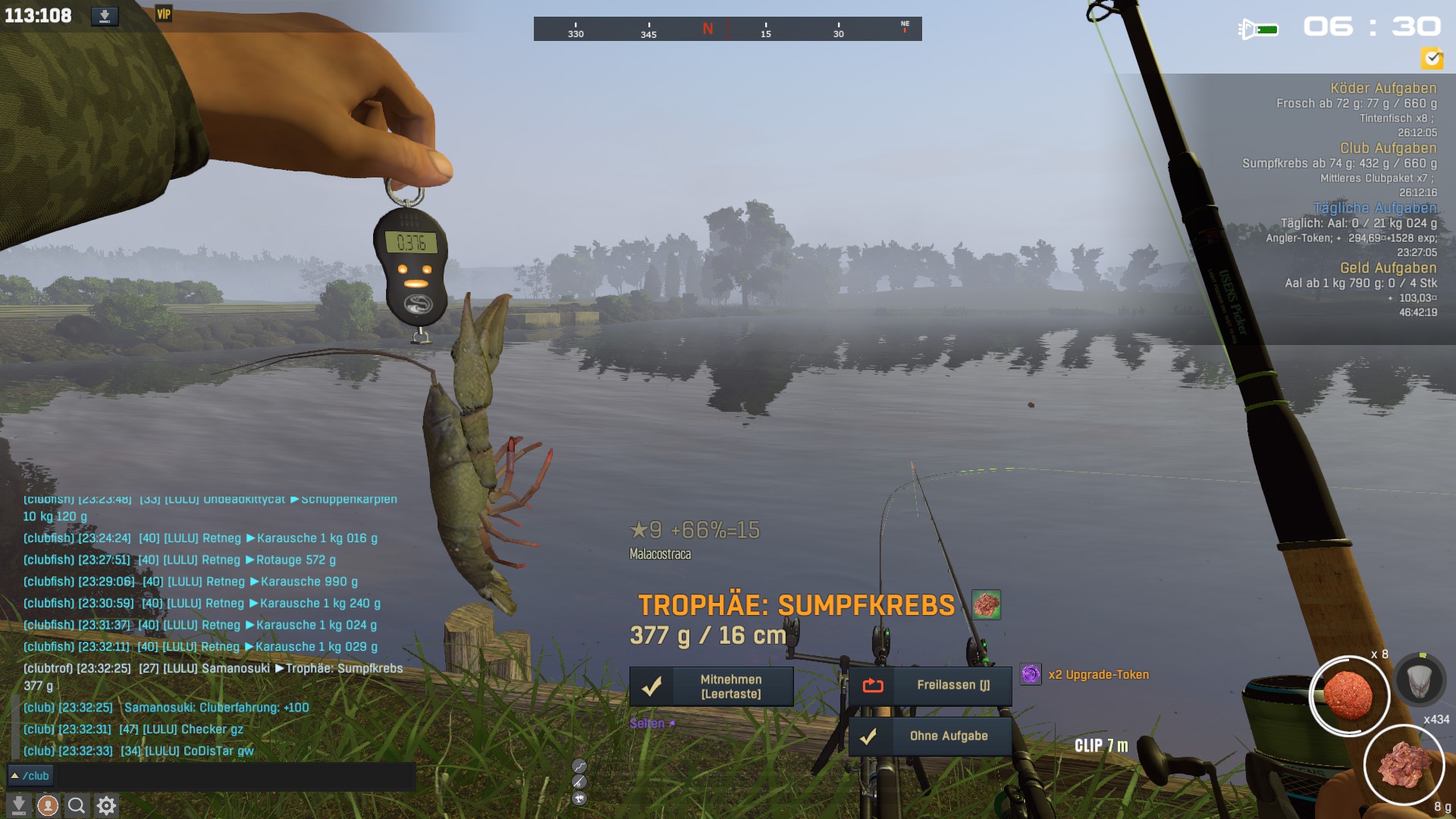Open the Club Aufgaben task entry
The height and width of the screenshot is (819, 1456).
(1388, 148)
